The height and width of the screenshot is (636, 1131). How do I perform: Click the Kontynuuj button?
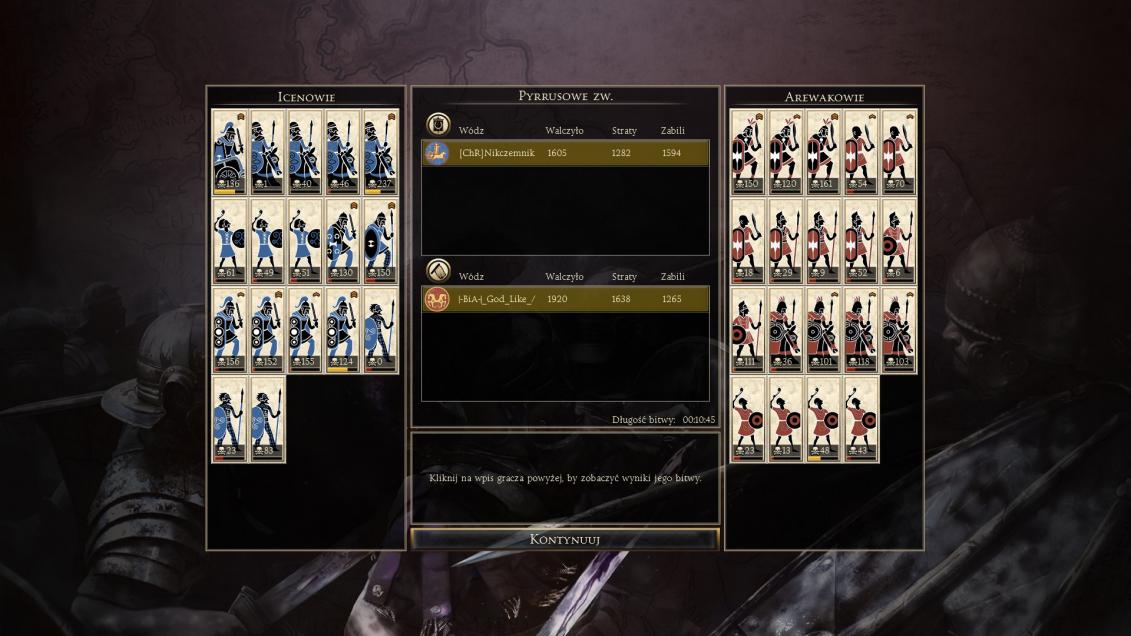point(565,540)
